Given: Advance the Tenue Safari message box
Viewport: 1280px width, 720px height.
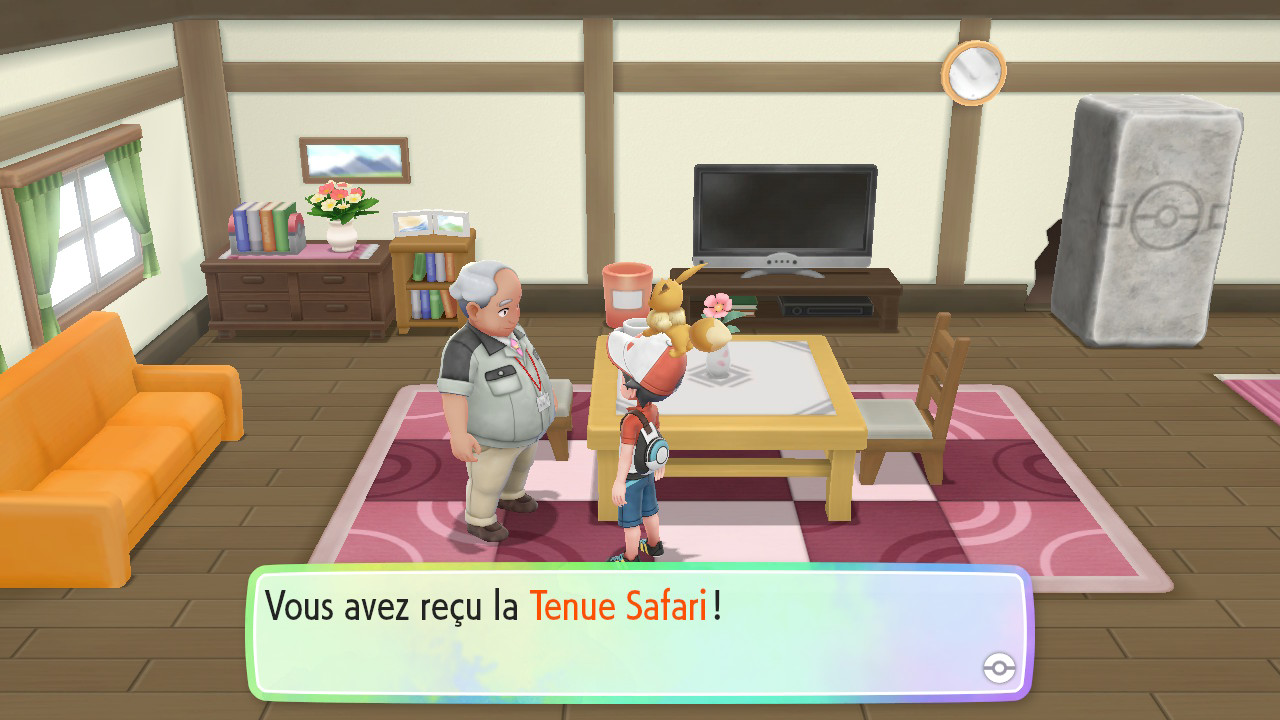Looking at the screenshot, I should (x=638, y=632).
